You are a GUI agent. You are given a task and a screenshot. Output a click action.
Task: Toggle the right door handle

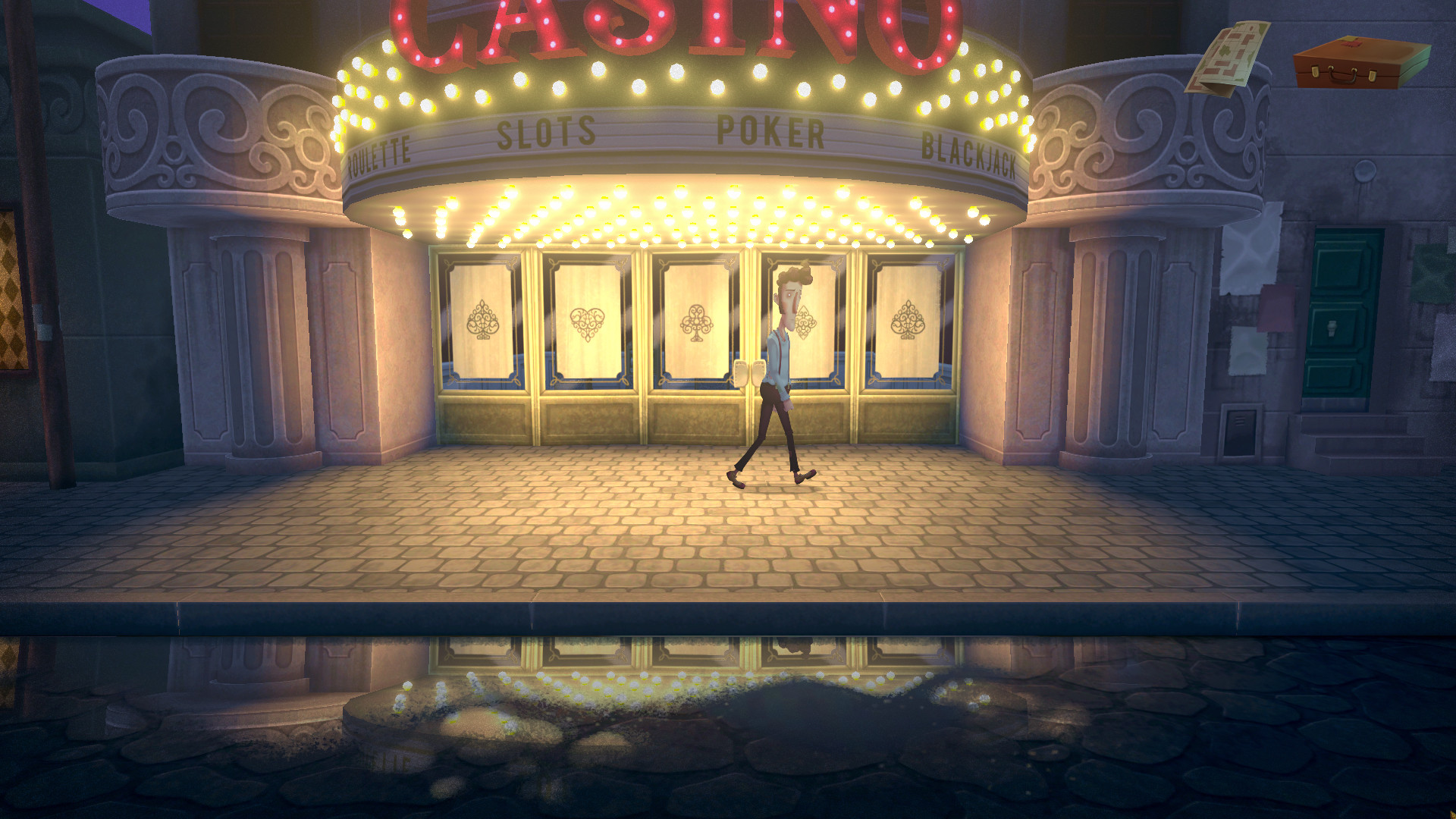coord(759,374)
